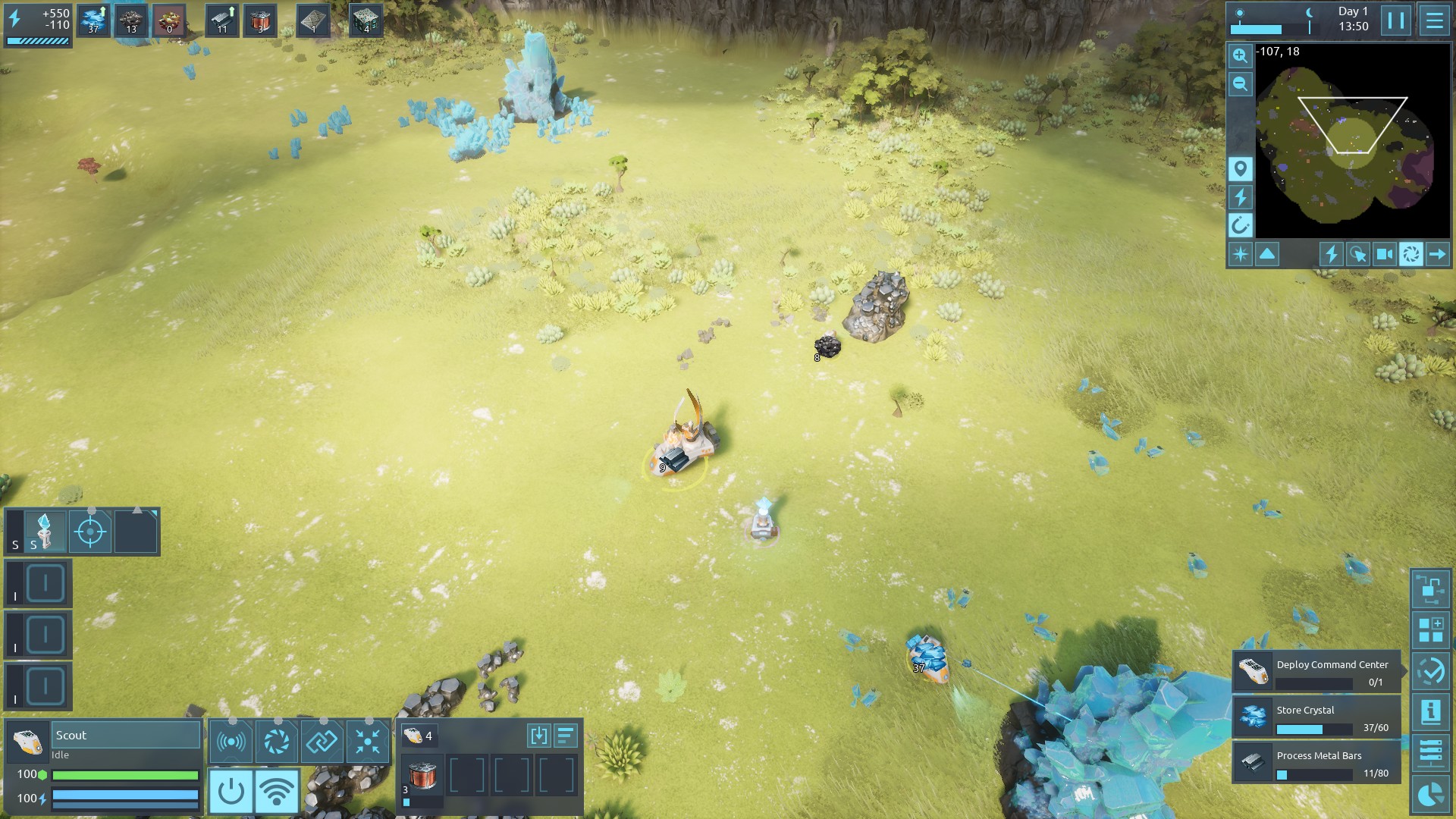Open the build grid menu with plus
The height and width of the screenshot is (819, 1456).
[1431, 630]
